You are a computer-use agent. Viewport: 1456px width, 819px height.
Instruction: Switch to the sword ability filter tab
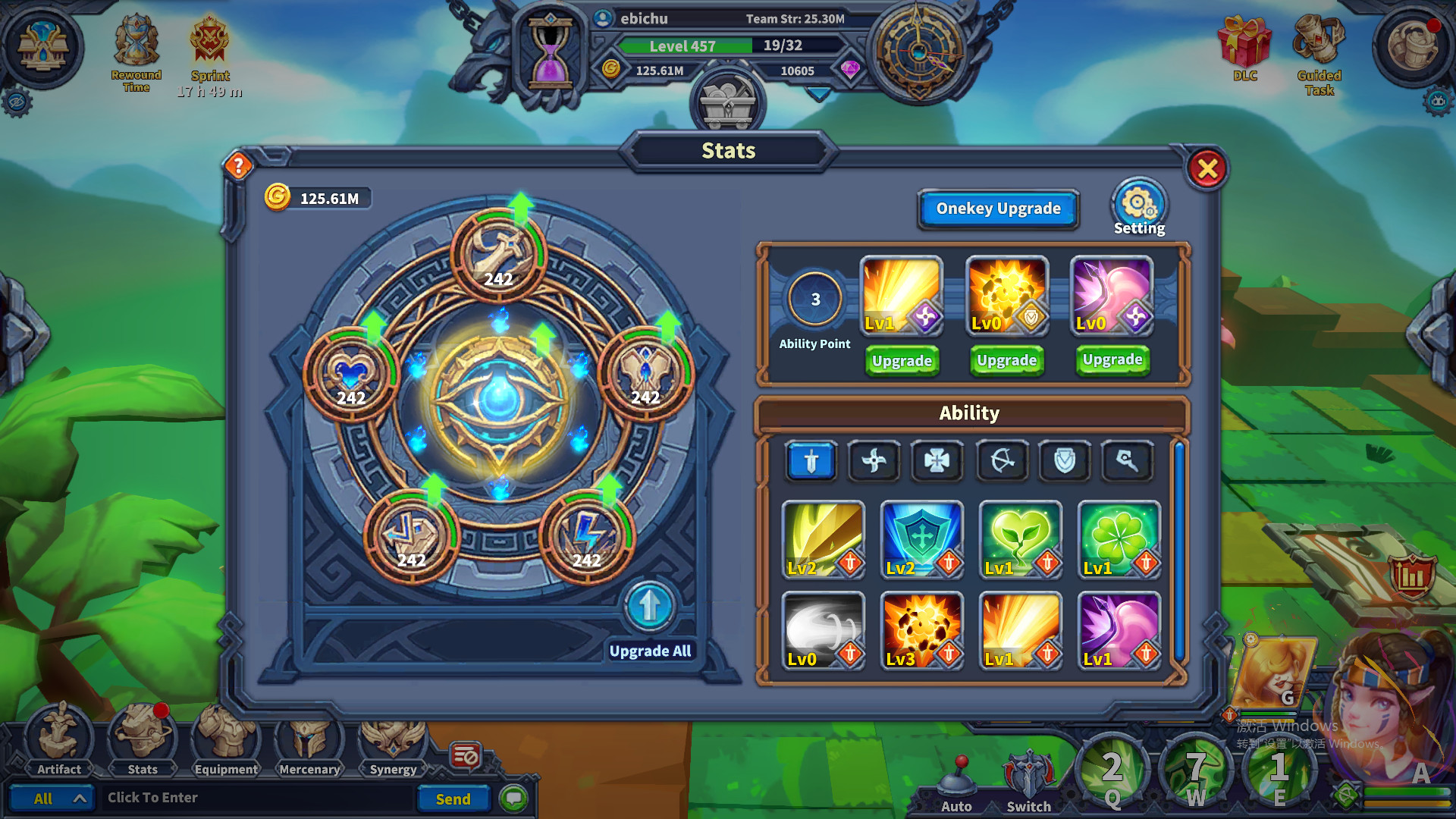point(811,460)
